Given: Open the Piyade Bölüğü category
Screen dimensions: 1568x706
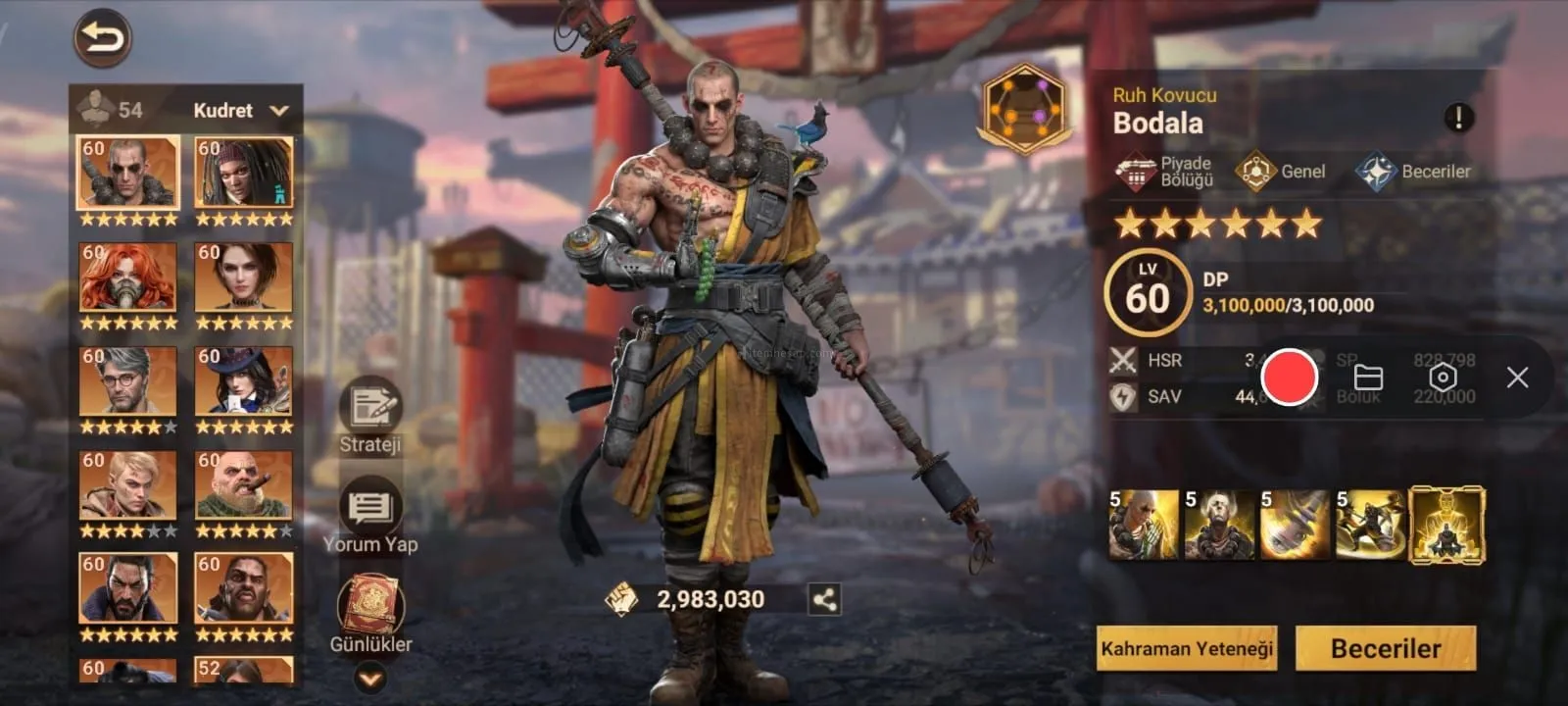Looking at the screenshot, I should (1165, 172).
